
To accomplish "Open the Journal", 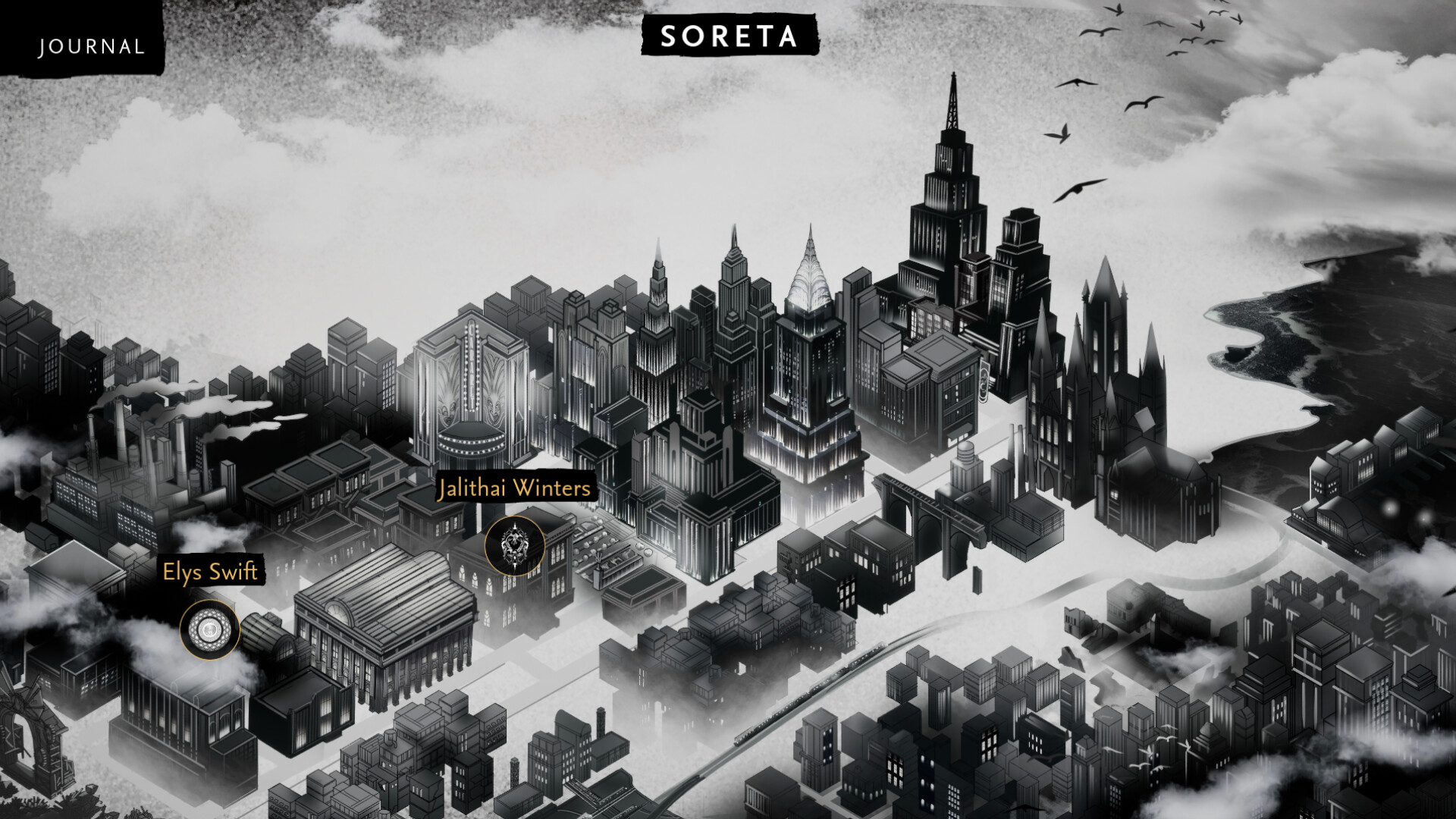I will pos(91,46).
